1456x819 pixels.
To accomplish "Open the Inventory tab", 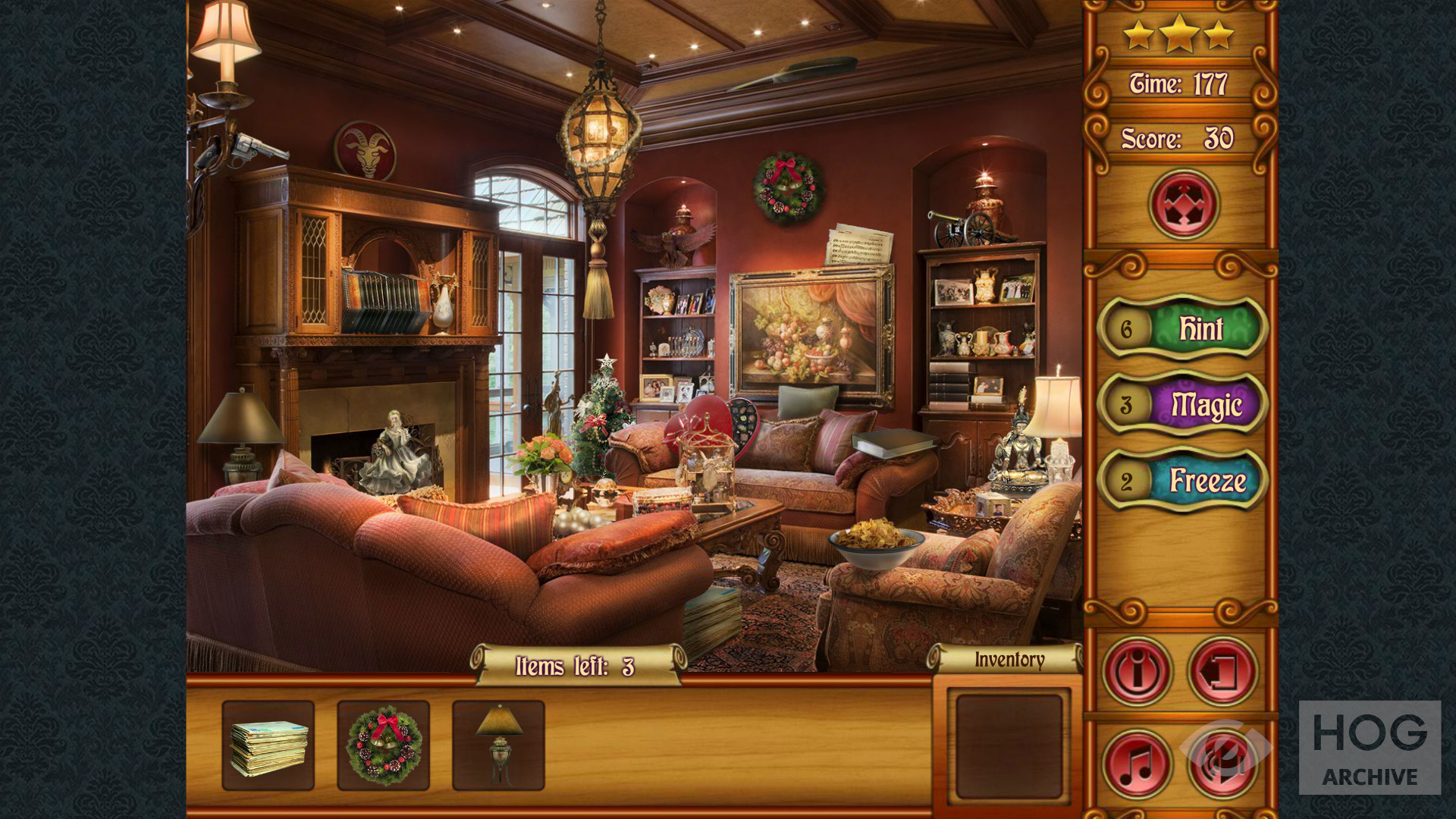I will 1009,660.
